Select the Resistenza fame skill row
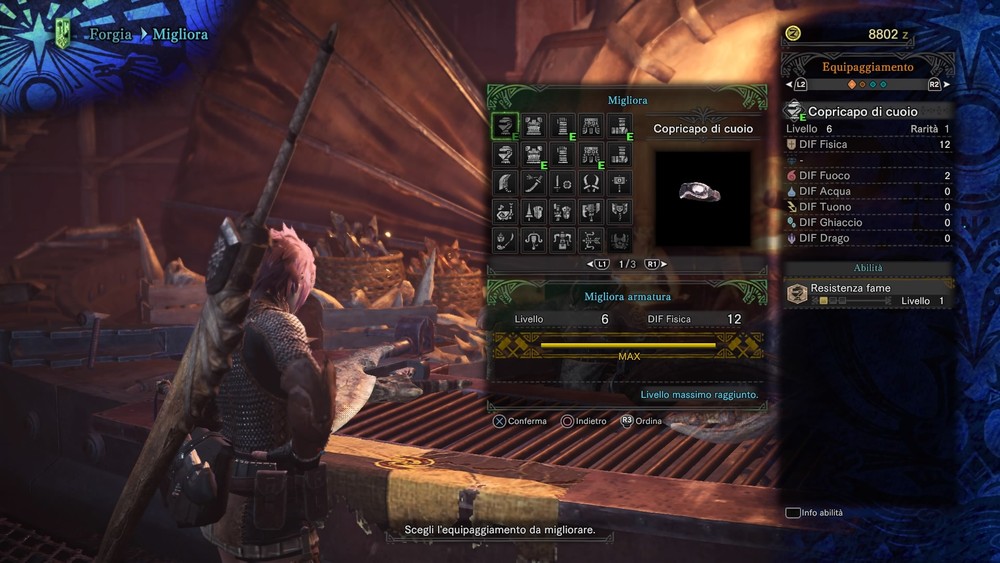Screen dimensions: 1000x563 (x=868, y=294)
